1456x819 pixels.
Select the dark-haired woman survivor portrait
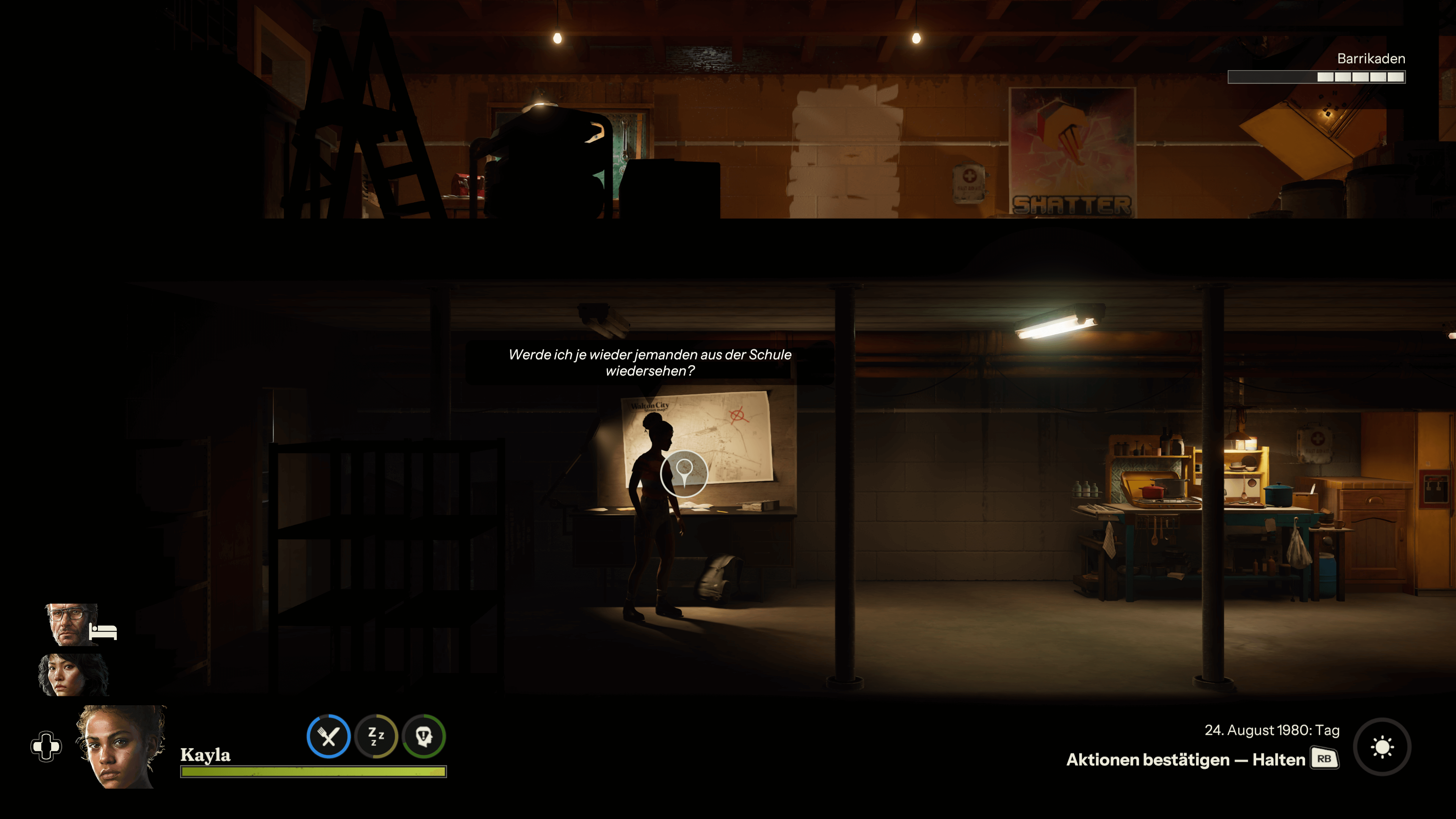click(x=72, y=675)
